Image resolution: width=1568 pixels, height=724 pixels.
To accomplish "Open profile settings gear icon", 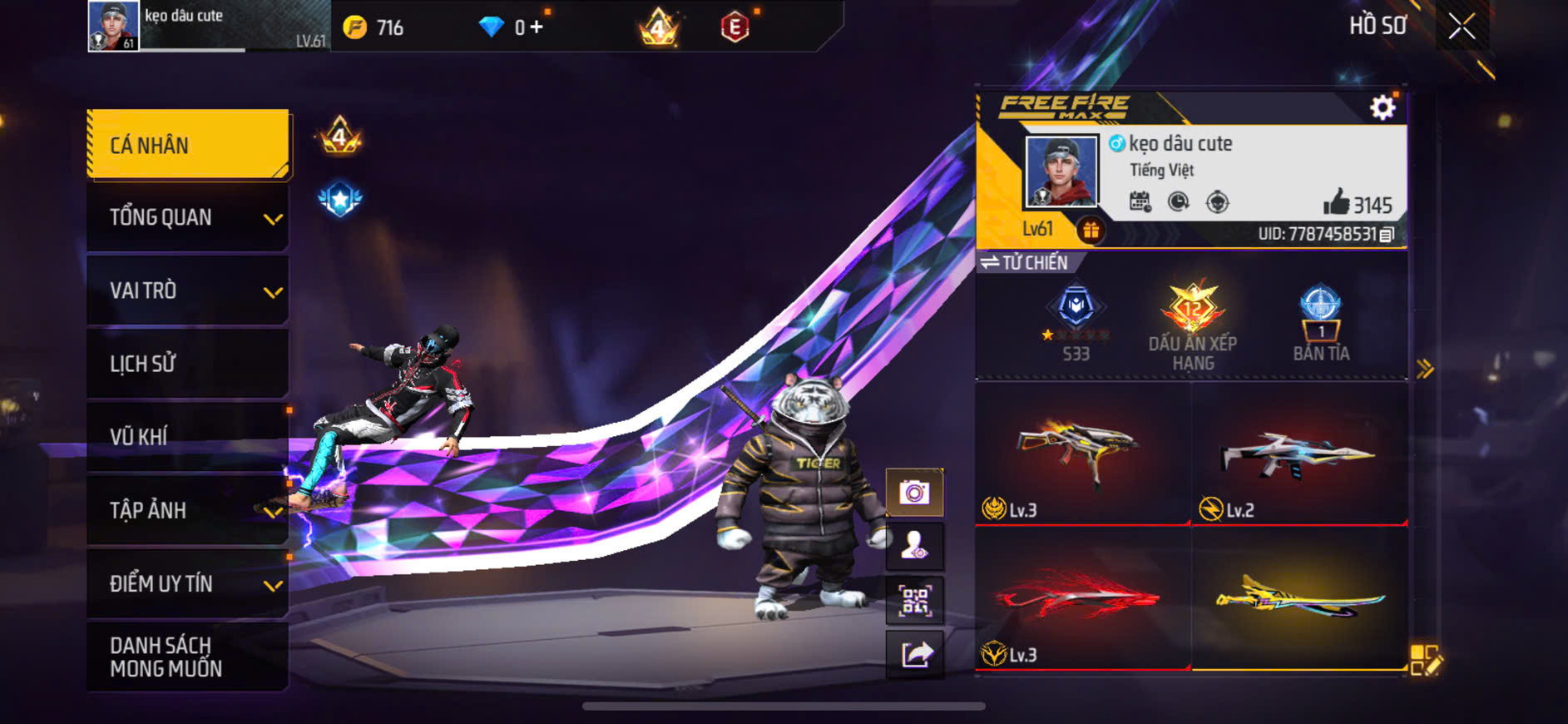I will pos(1383,107).
